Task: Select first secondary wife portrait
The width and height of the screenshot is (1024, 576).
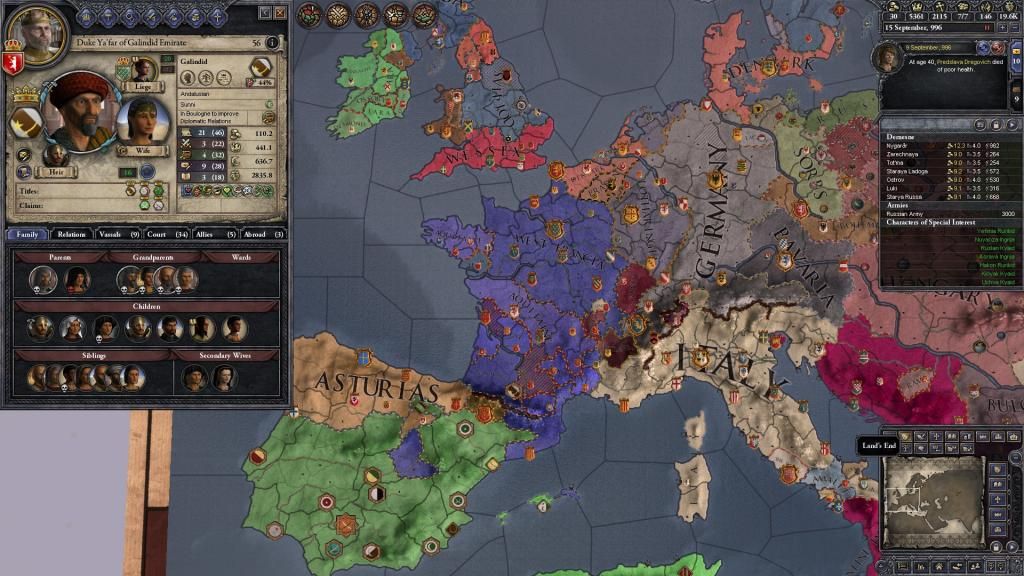Action: coord(194,377)
